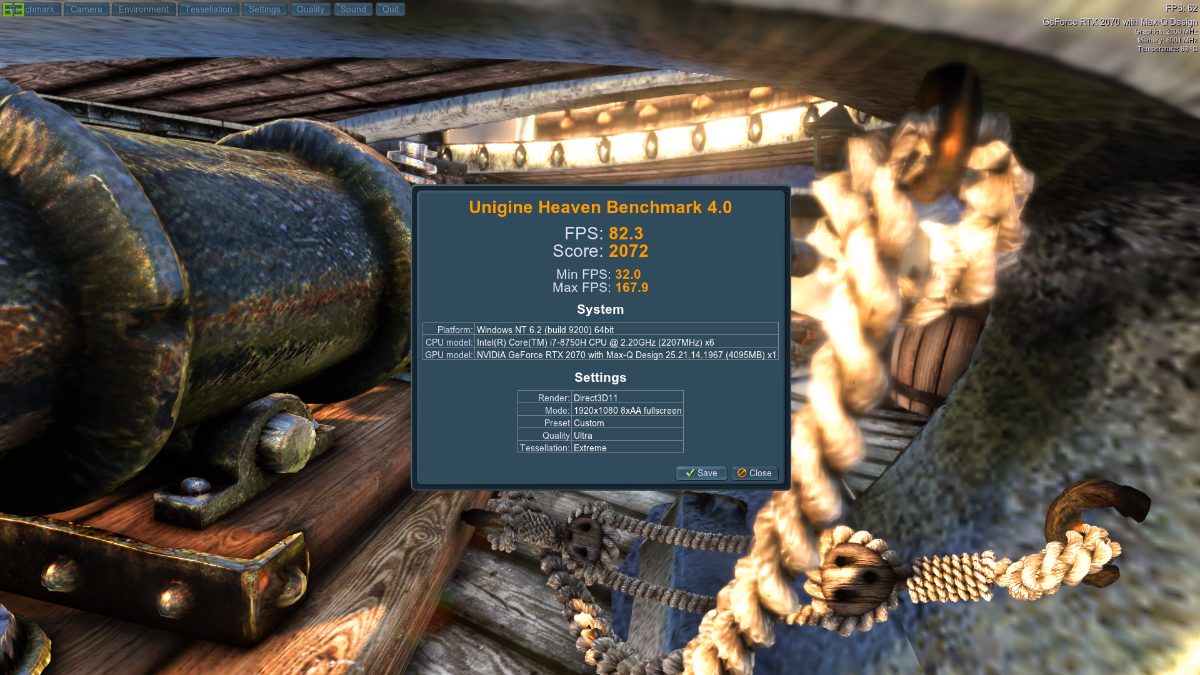Open the Environment options
Screen dimensions: 1200x675
142,9
